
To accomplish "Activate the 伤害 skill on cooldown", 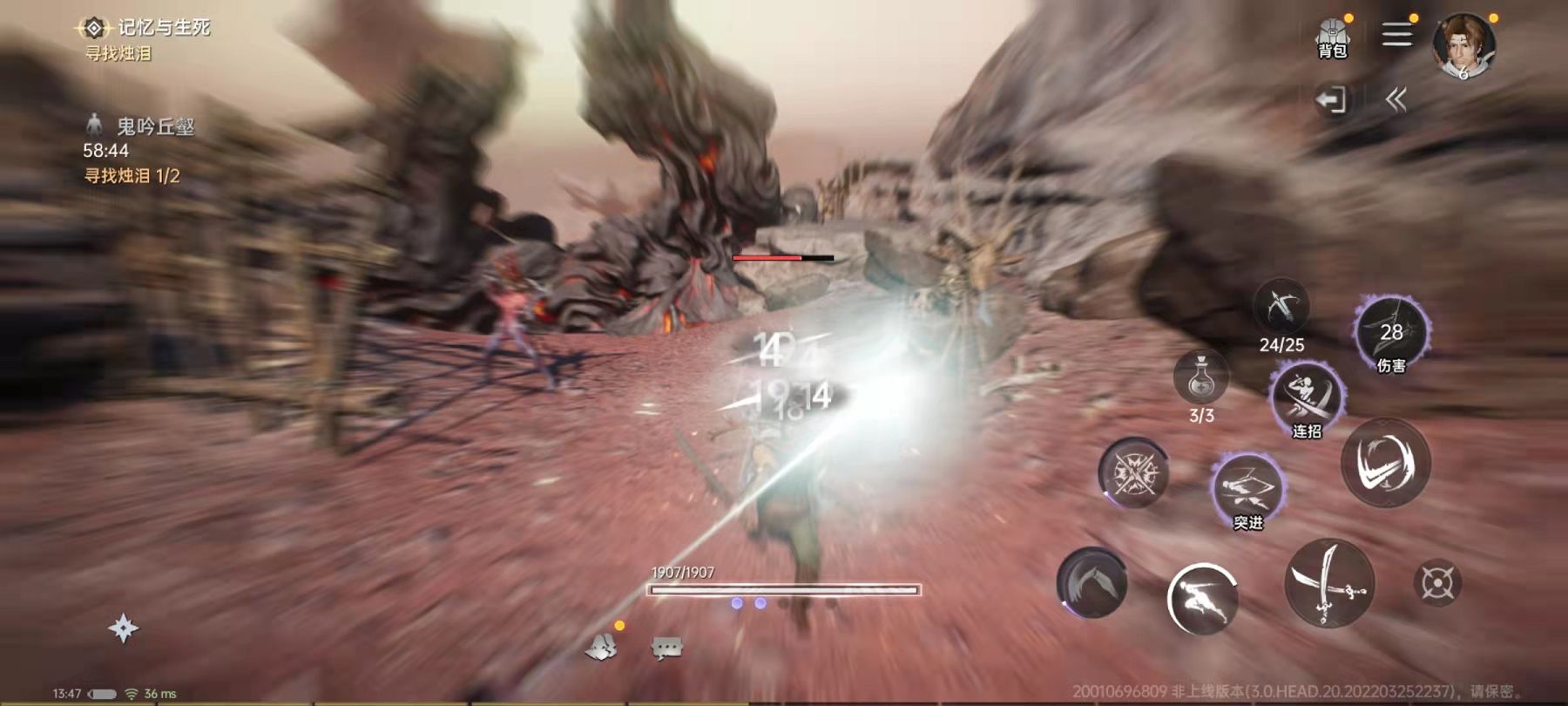I will click(1391, 333).
